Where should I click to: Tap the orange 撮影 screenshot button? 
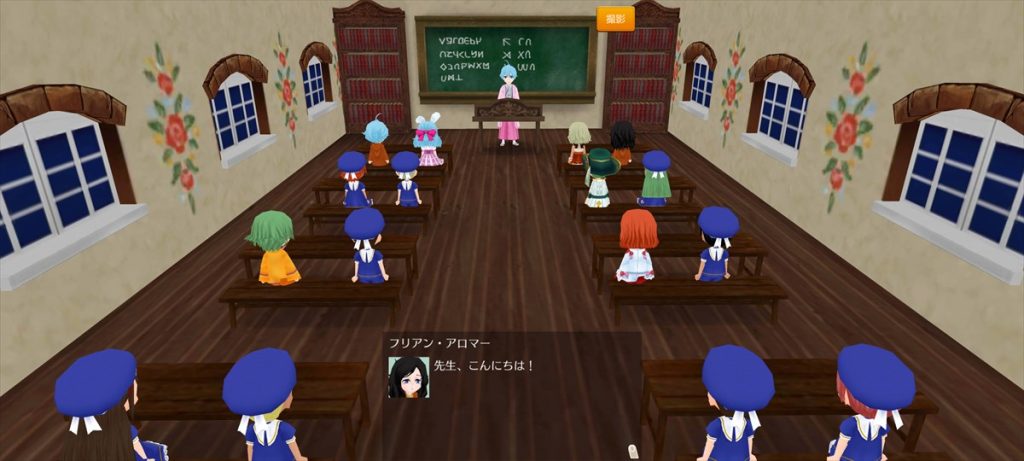(x=615, y=19)
